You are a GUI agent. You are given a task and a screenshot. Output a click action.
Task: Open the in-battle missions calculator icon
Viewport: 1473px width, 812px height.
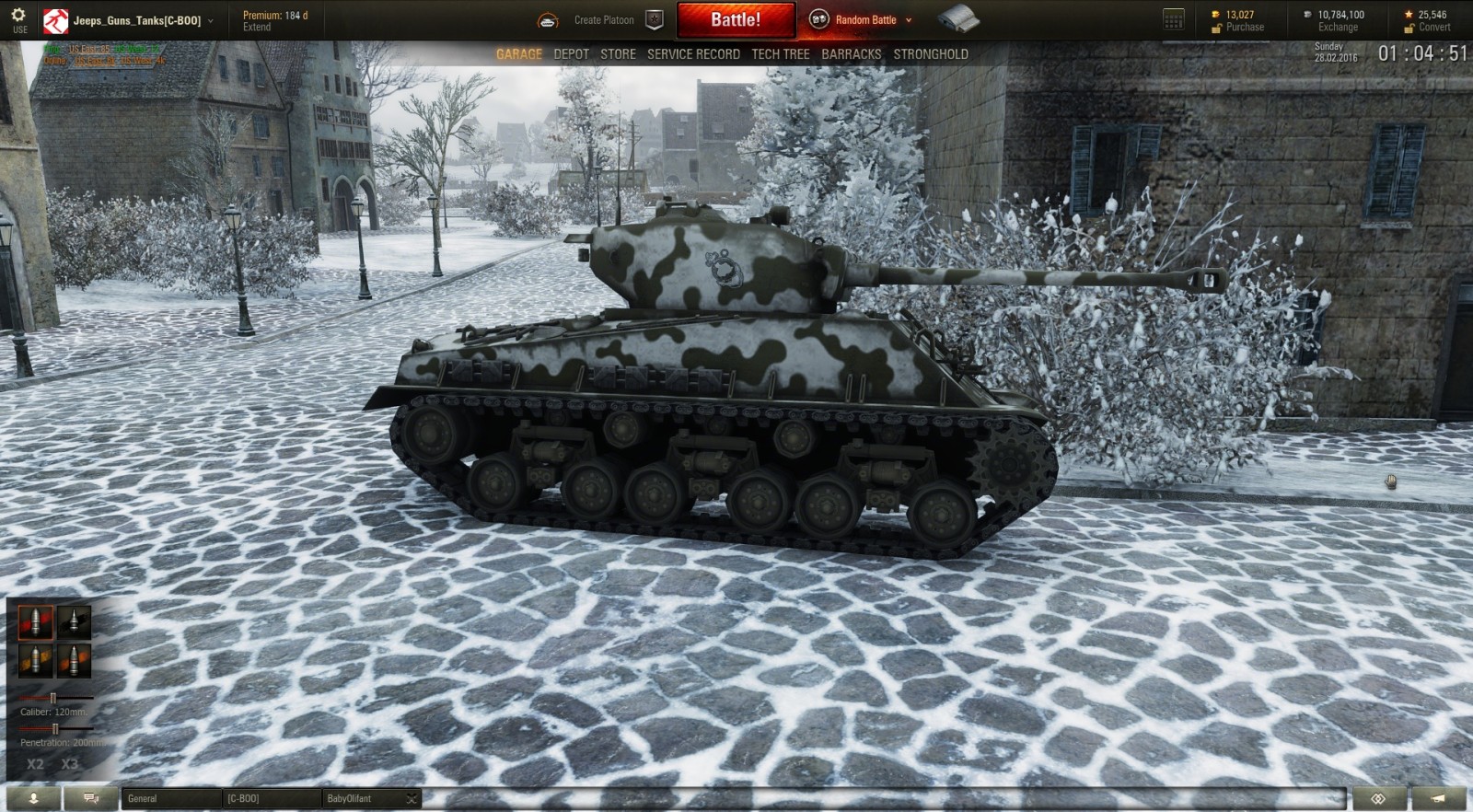(x=1172, y=17)
